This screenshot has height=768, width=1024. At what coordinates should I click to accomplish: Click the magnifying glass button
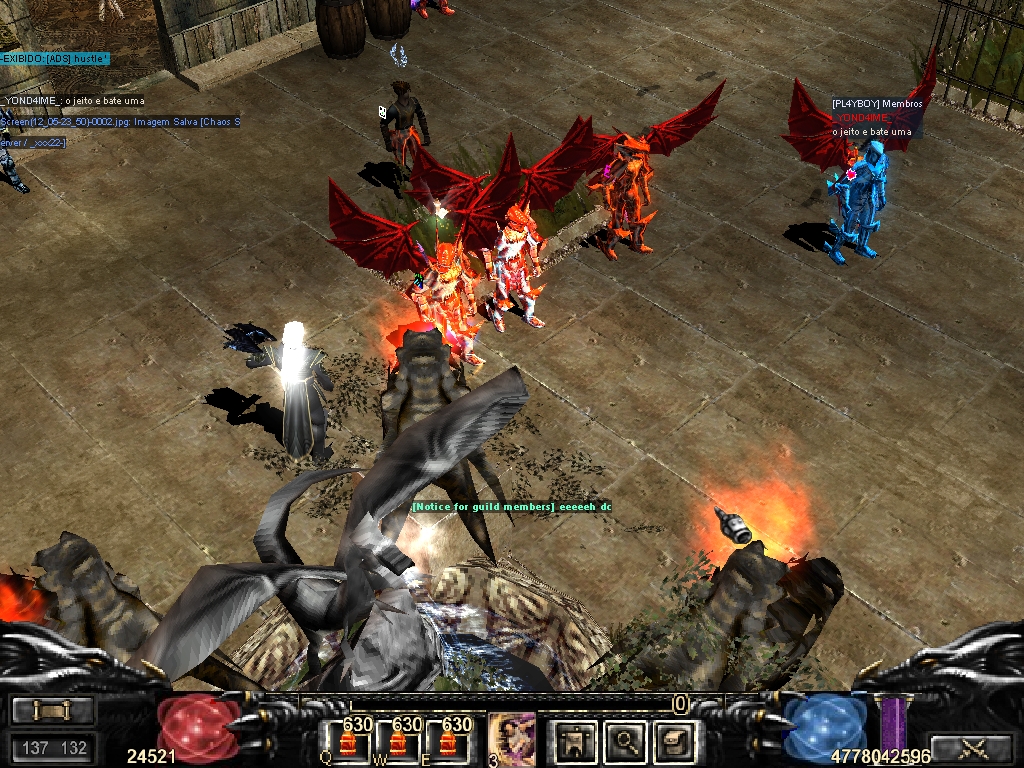(x=625, y=740)
